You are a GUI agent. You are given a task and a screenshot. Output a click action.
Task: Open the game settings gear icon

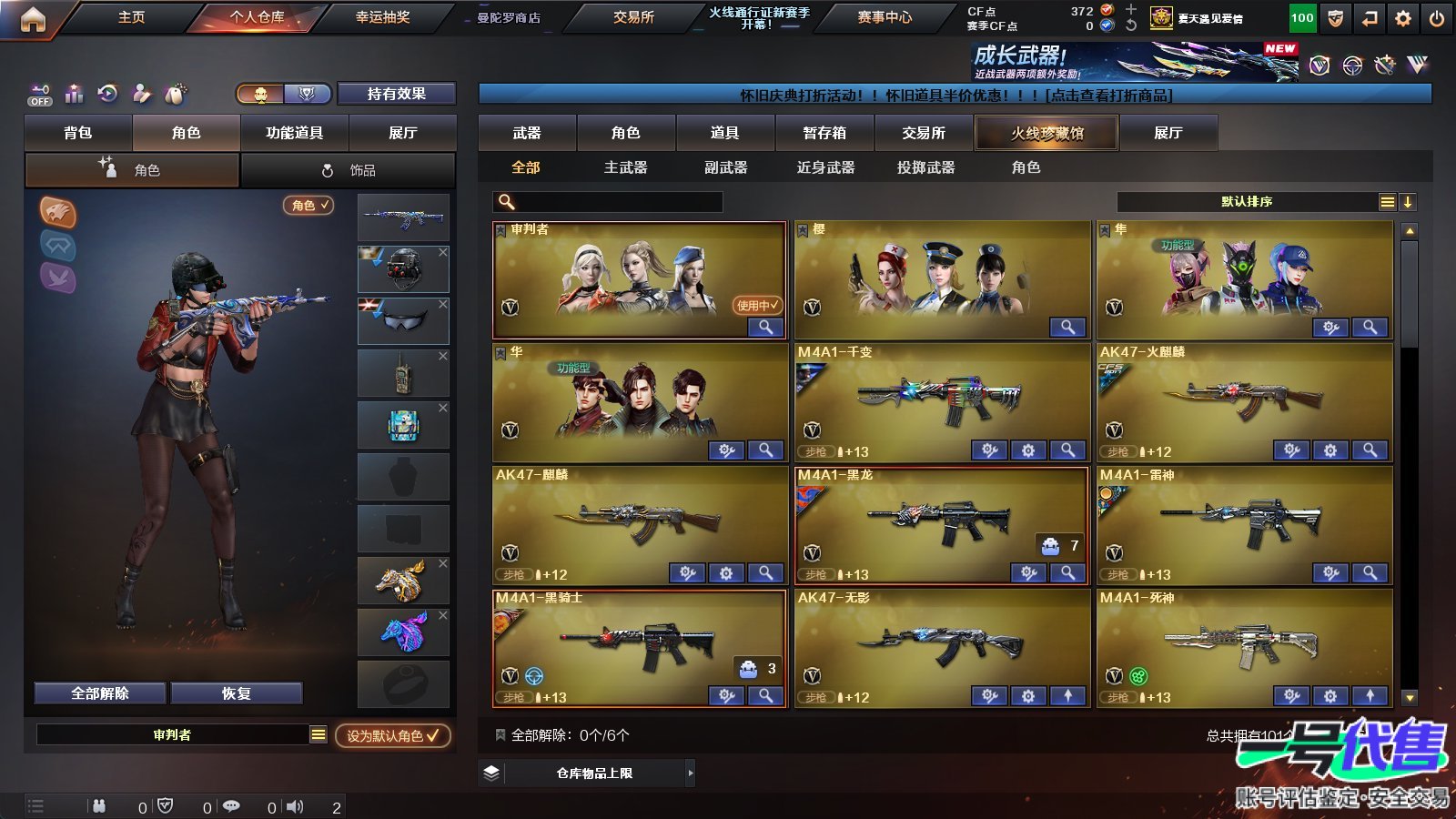(x=1402, y=16)
